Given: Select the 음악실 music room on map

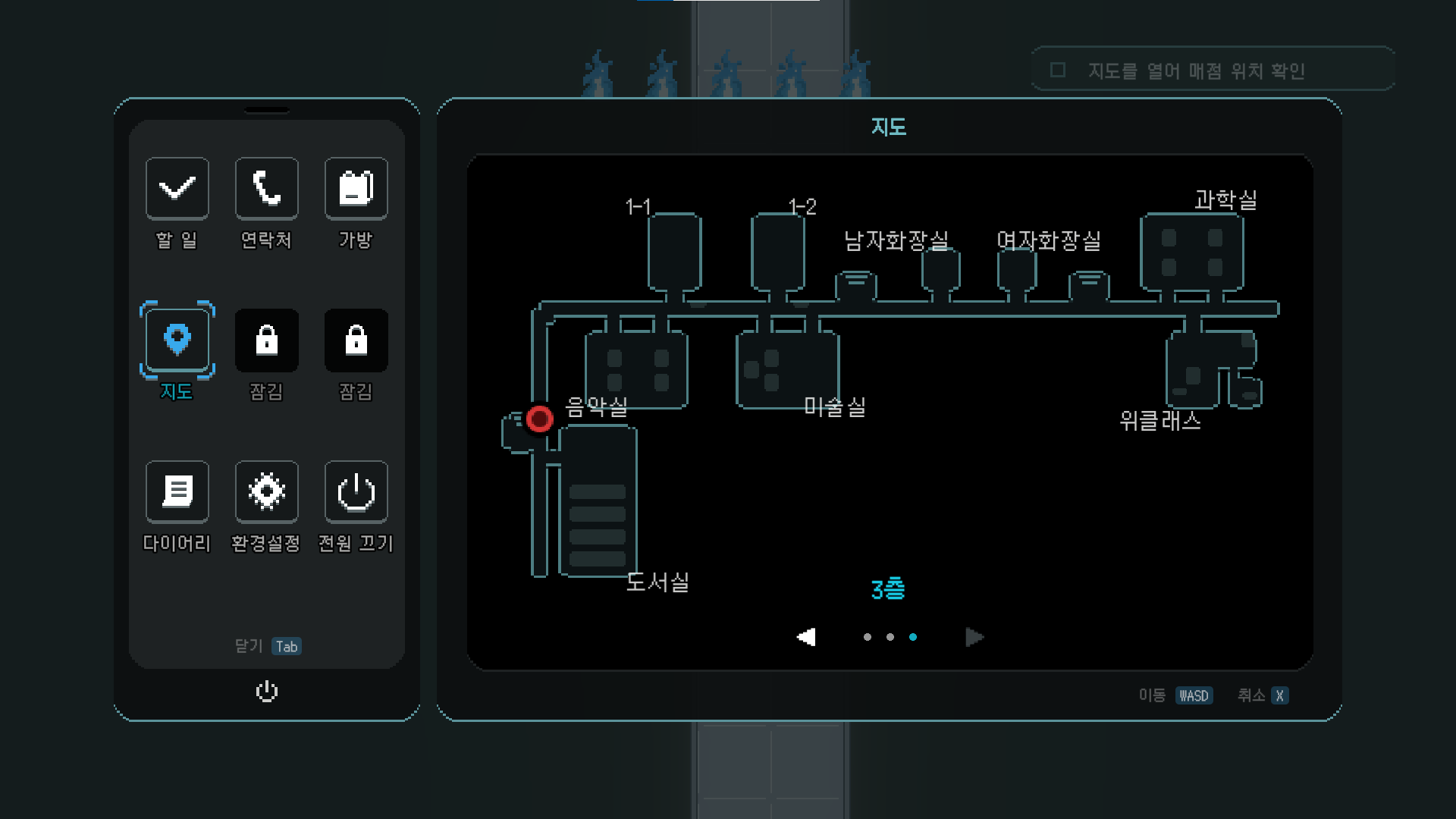Looking at the screenshot, I should coord(636,370).
